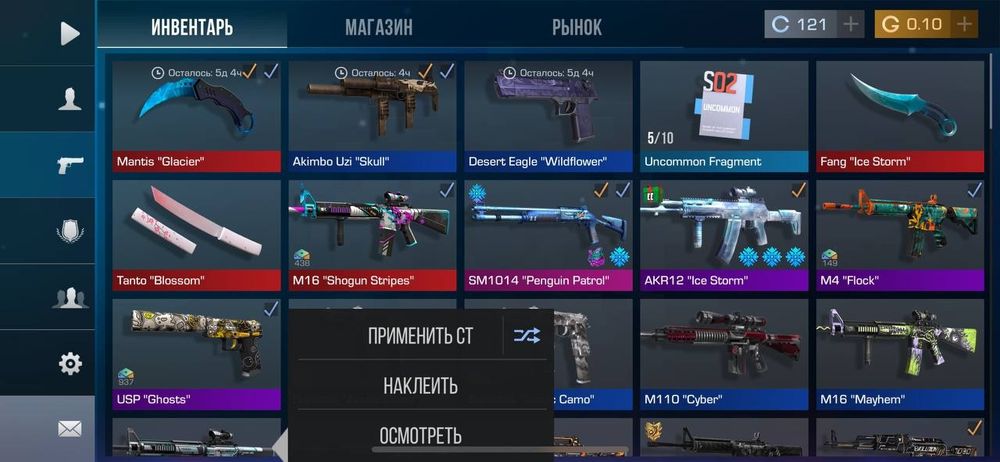Click the shuffle arrows icon in popup
This screenshot has width=1000, height=462.
coord(527,336)
